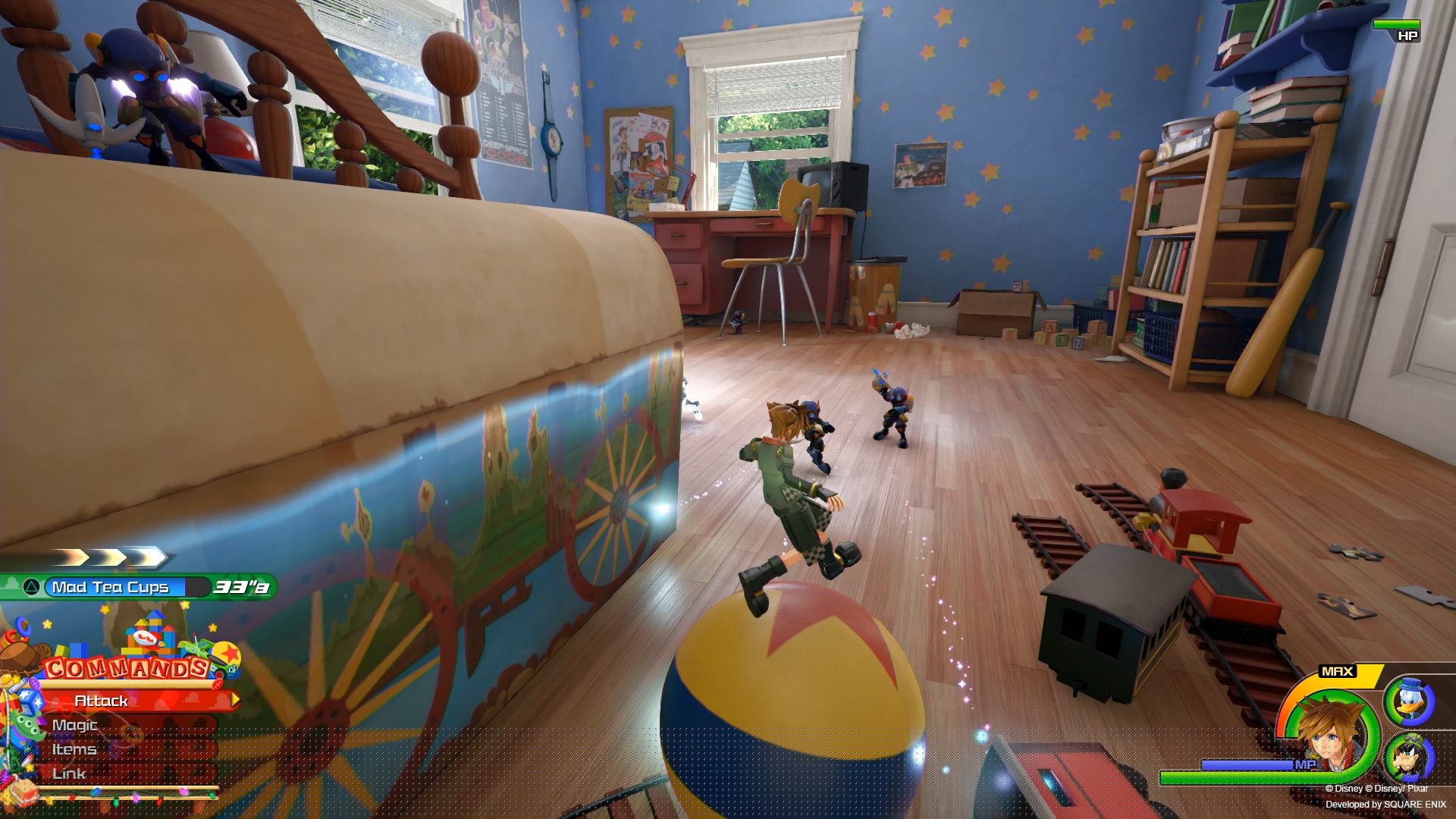Click the 33-second countdown timer

[243, 588]
